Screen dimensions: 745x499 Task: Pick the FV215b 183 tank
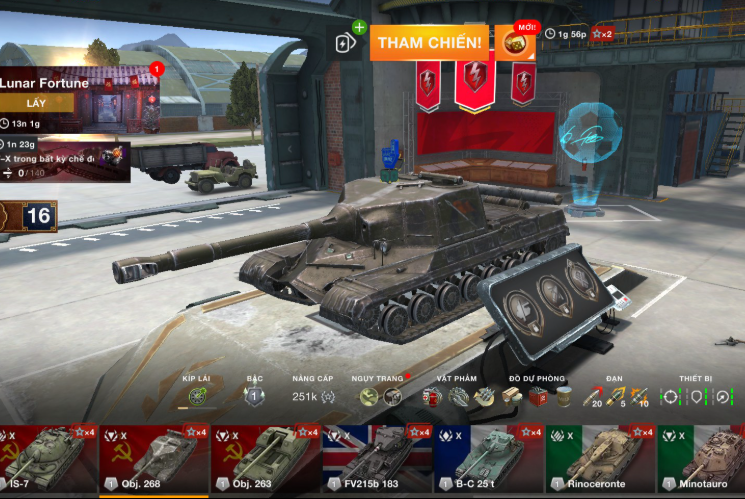coord(376,461)
